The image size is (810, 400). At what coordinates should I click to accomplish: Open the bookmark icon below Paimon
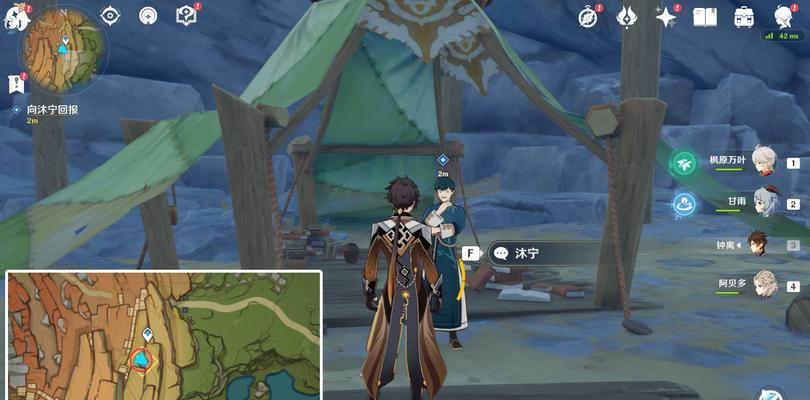pyautogui.click(x=16, y=84)
